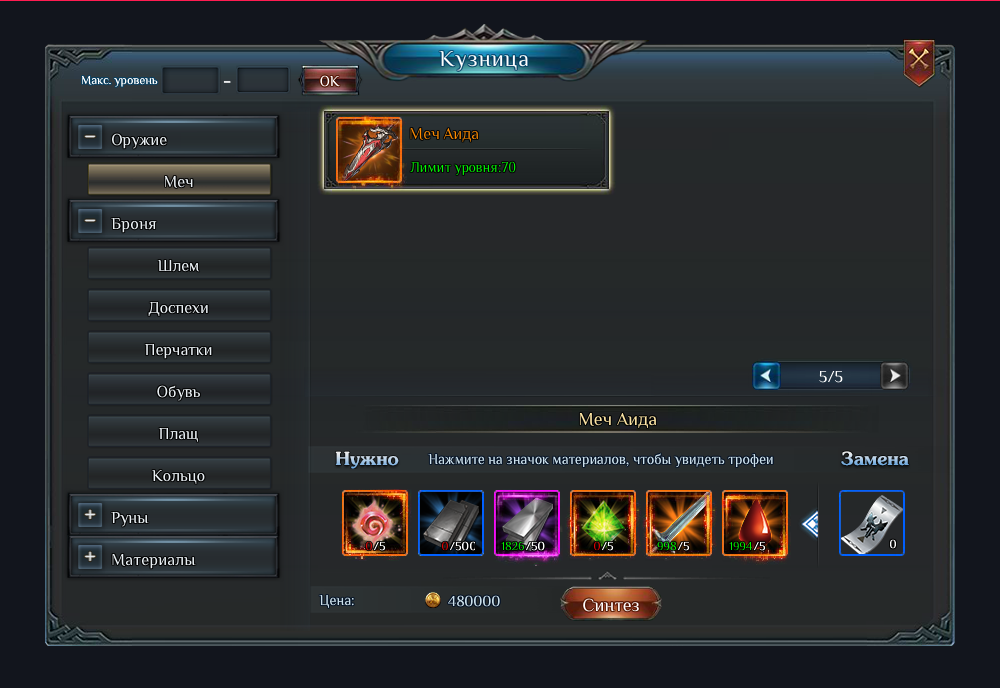Select the Меч subcategory
The image size is (1000, 688).
179,181
